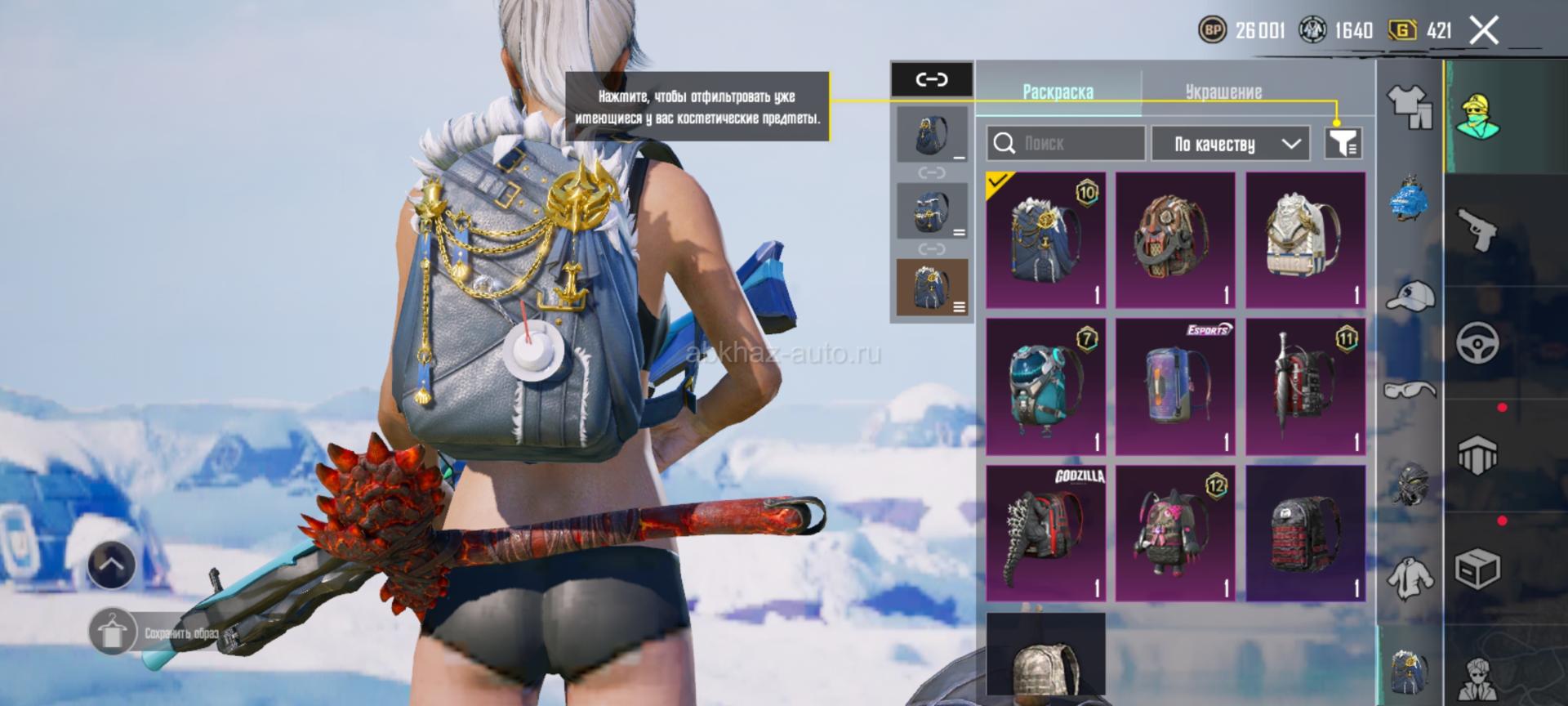Switch to the Украшение tab

click(x=1223, y=92)
